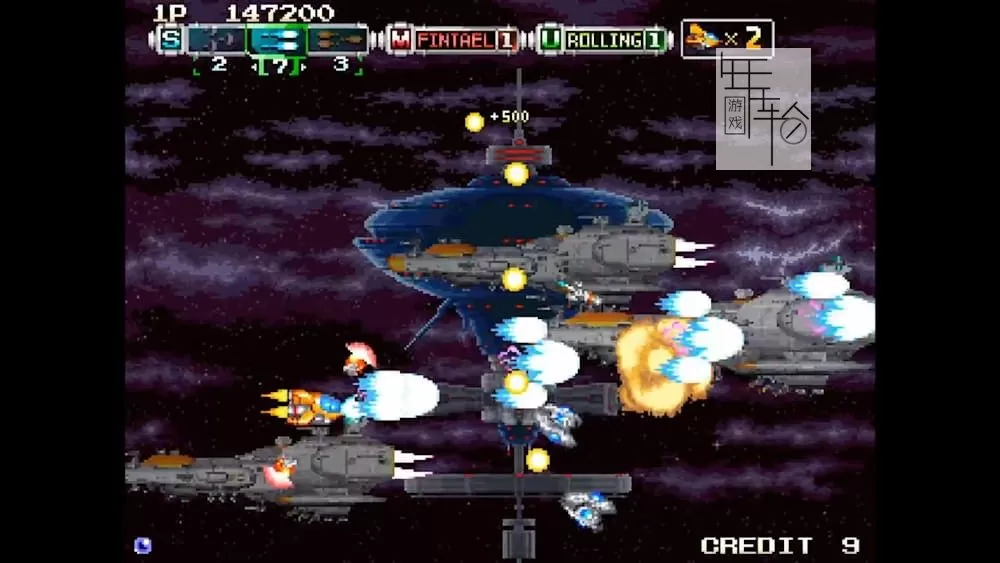This screenshot has height=563, width=1000.
Task: Select the orange third shot weapon slot
Action: pyautogui.click(x=337, y=40)
